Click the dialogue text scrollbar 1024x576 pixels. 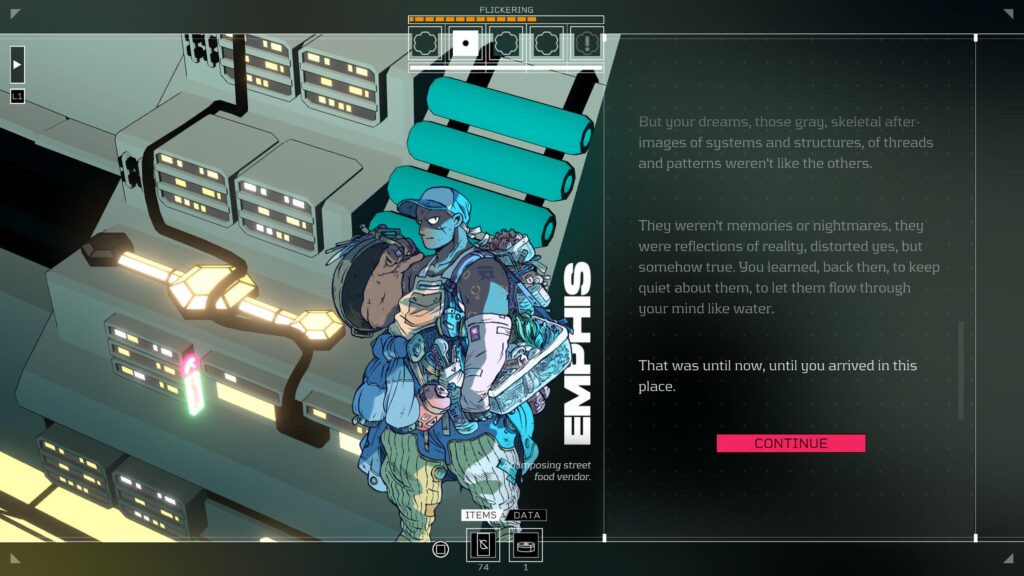click(x=961, y=370)
